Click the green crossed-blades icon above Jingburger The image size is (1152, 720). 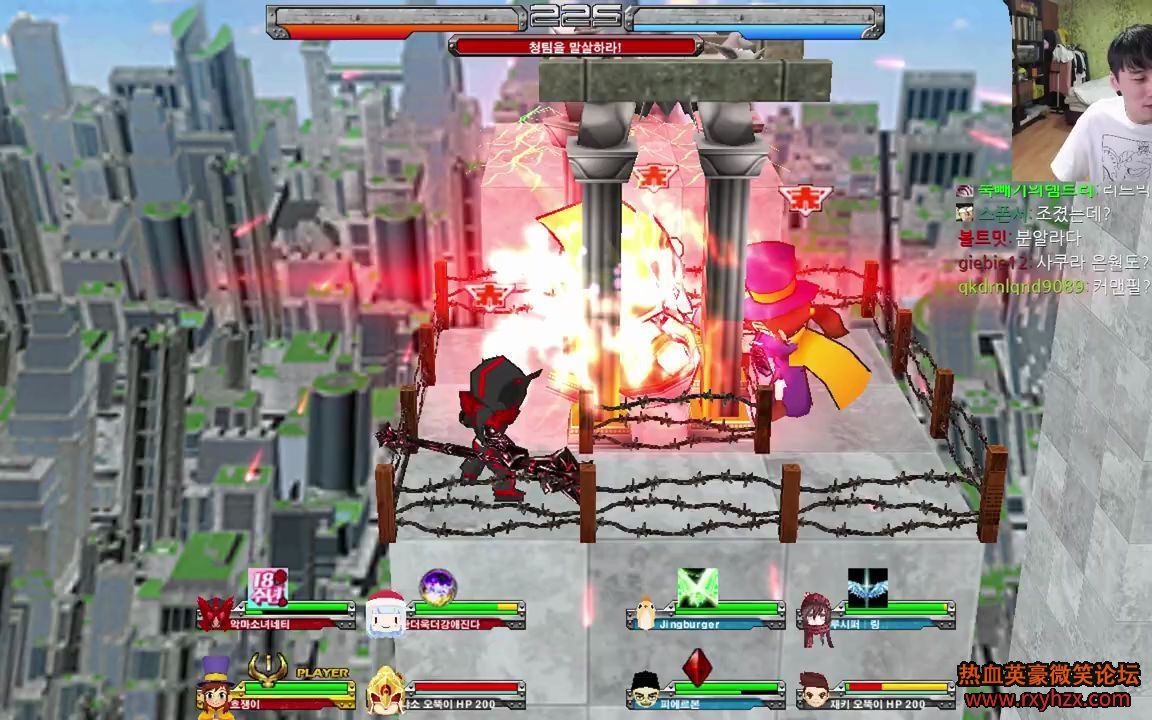coord(697,587)
